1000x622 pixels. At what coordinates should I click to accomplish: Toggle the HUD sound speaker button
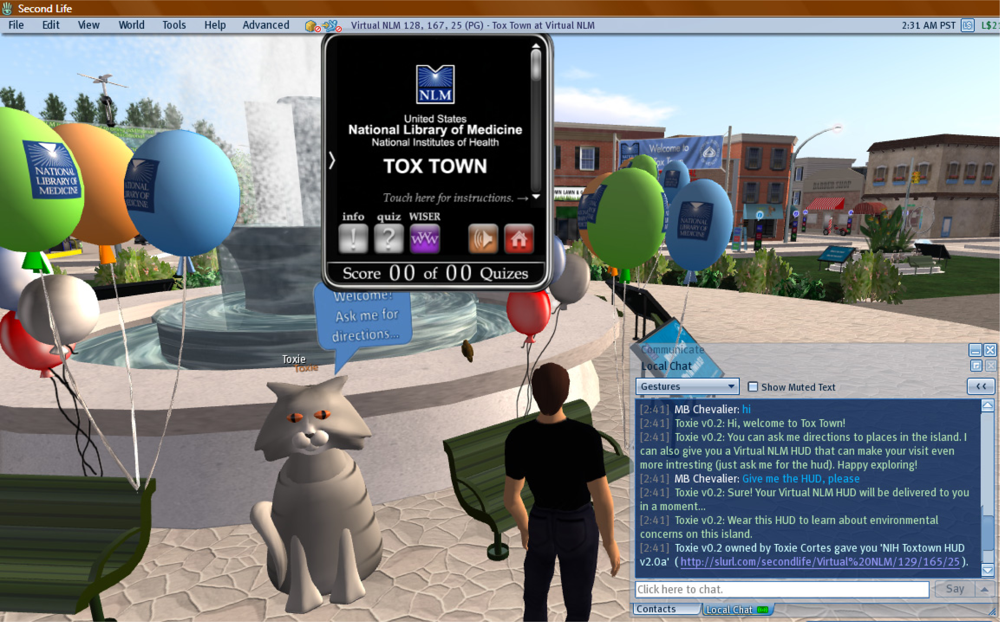tap(483, 238)
